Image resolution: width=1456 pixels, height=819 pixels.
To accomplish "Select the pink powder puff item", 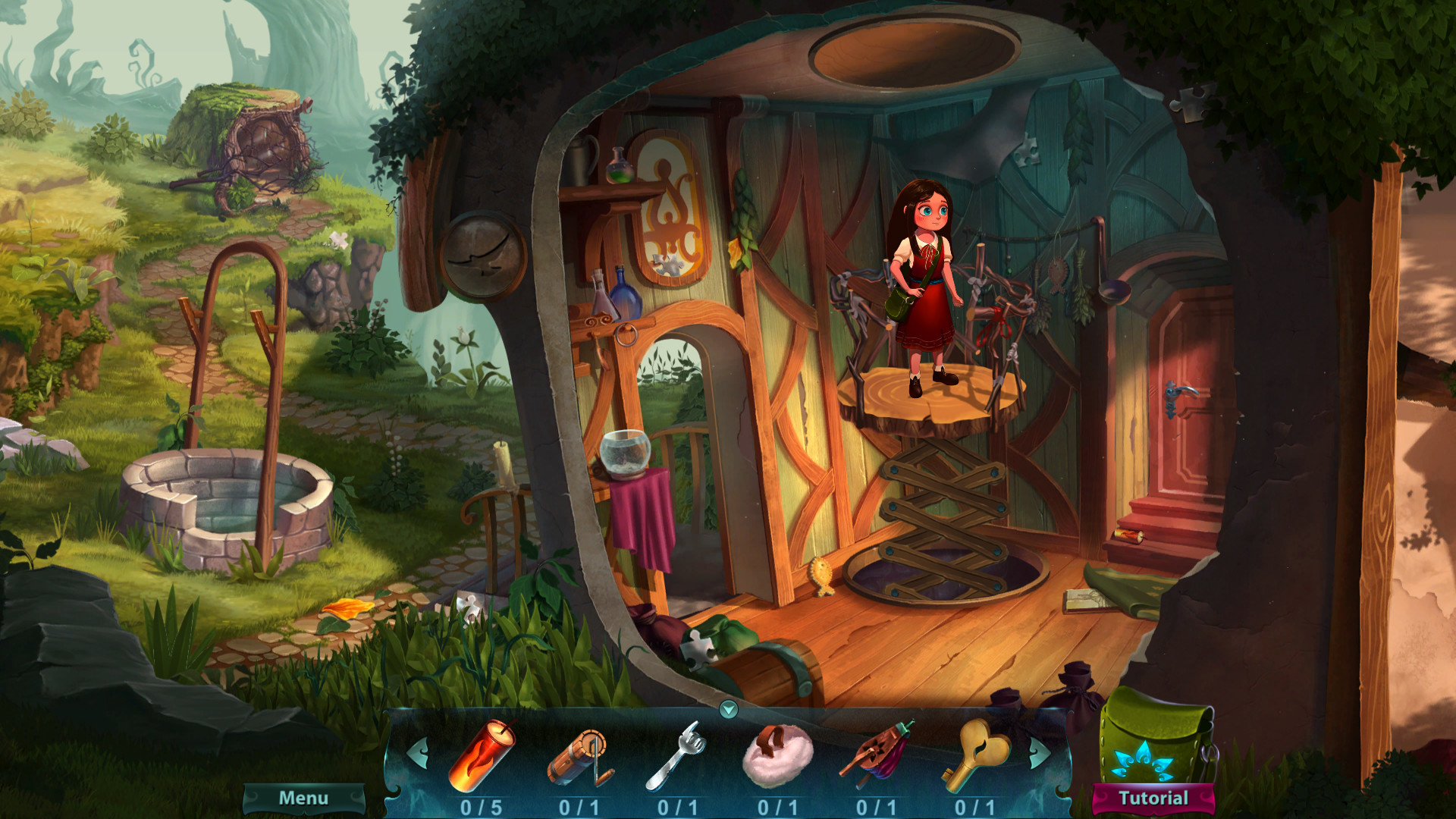I will pos(777,756).
